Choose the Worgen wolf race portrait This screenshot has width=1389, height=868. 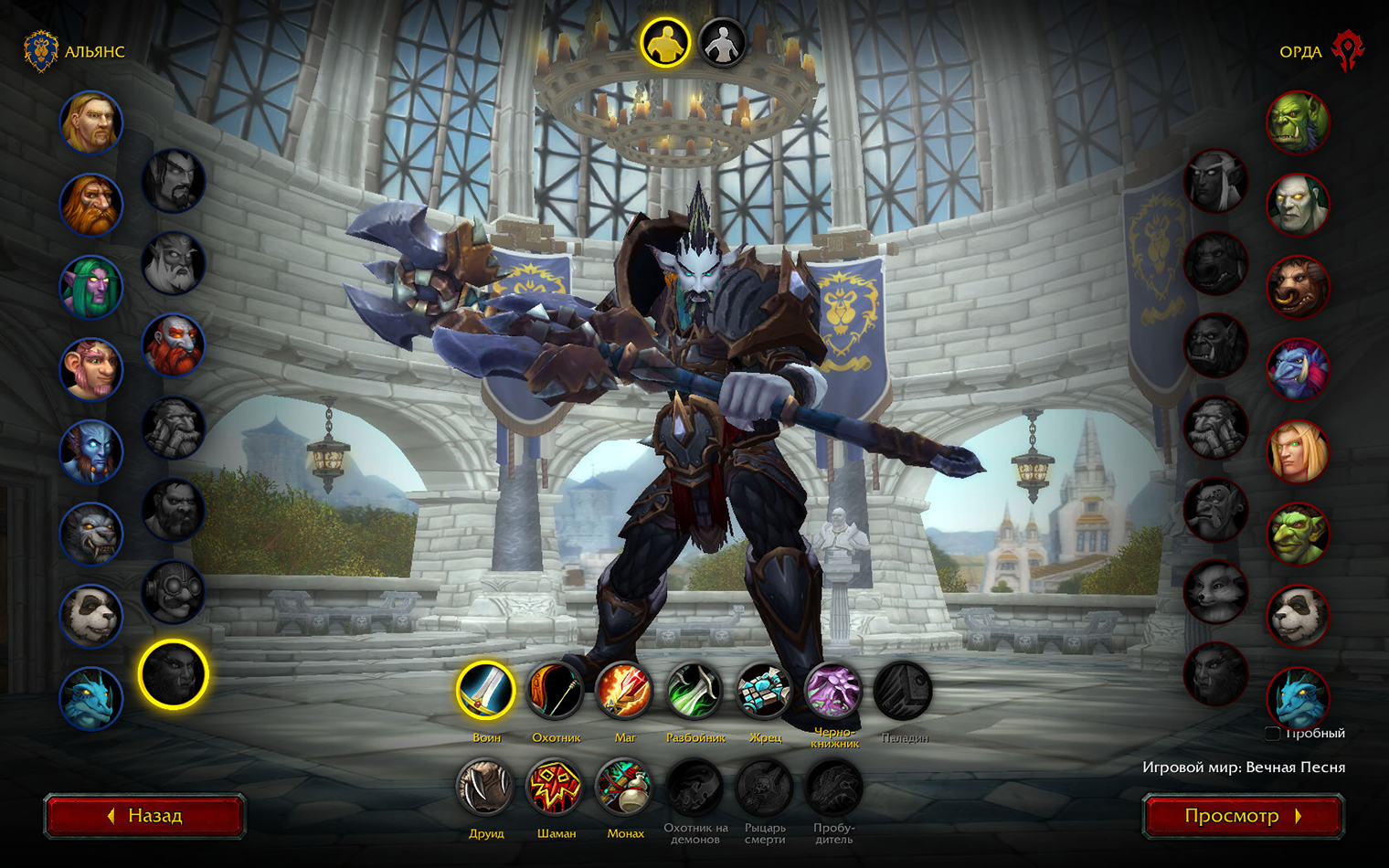[91, 534]
